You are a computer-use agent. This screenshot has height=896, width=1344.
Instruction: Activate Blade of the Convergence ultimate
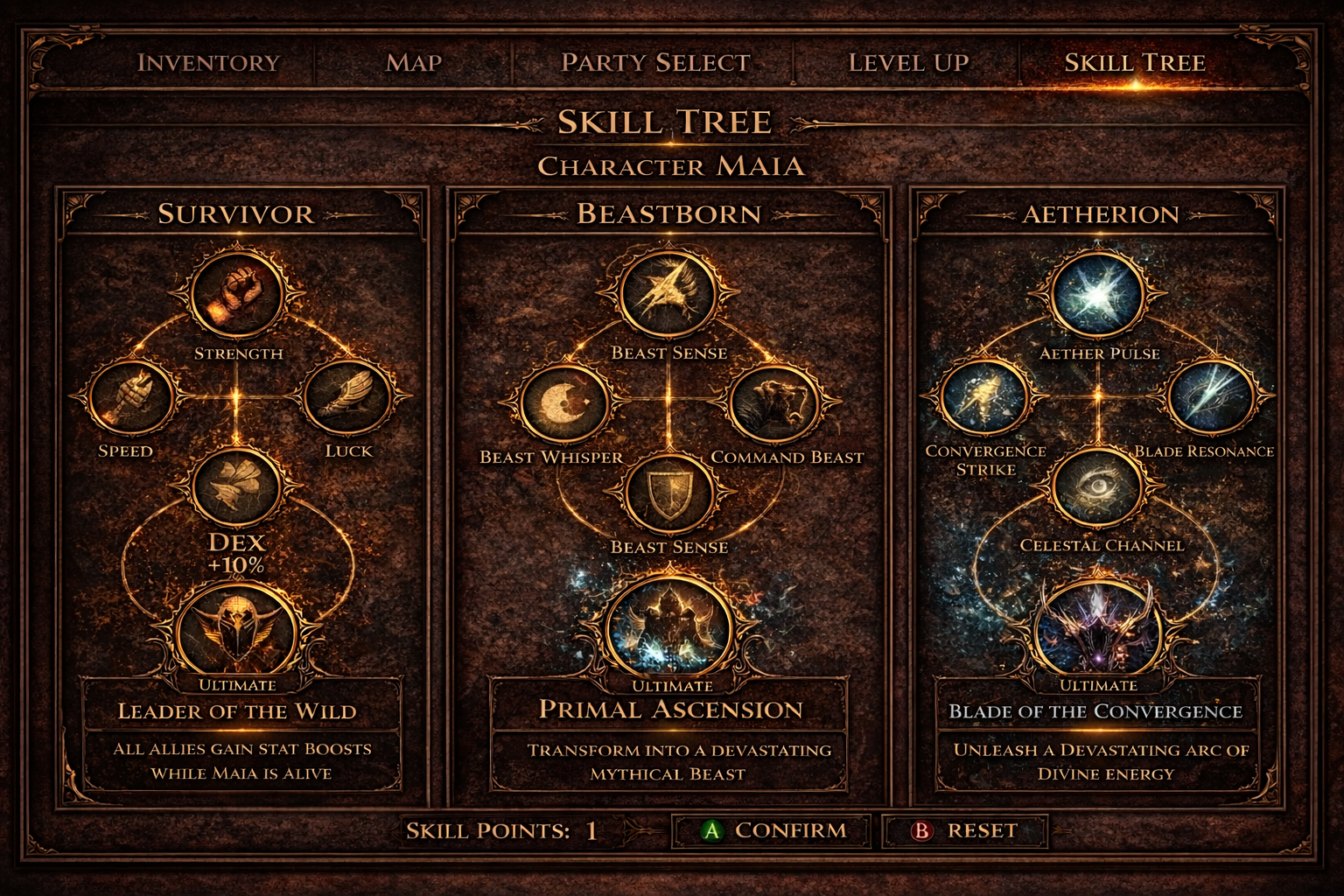point(1099,626)
